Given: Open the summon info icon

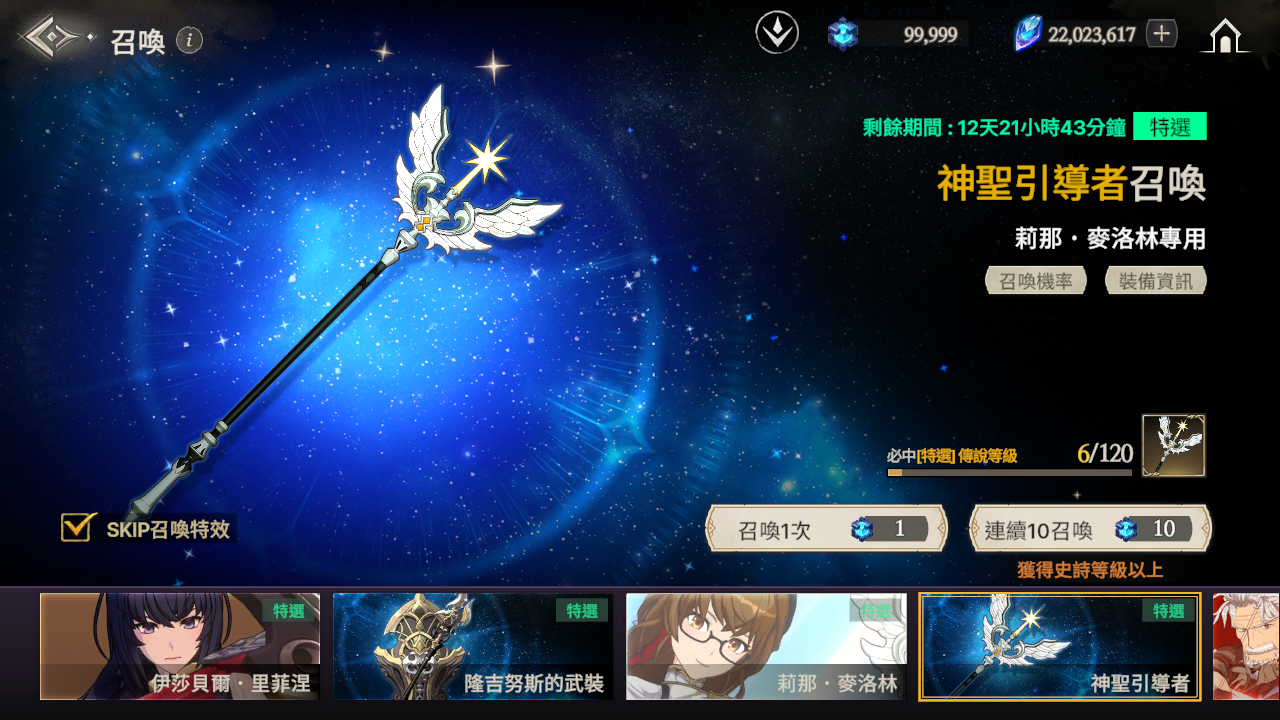Looking at the screenshot, I should coord(189,40).
